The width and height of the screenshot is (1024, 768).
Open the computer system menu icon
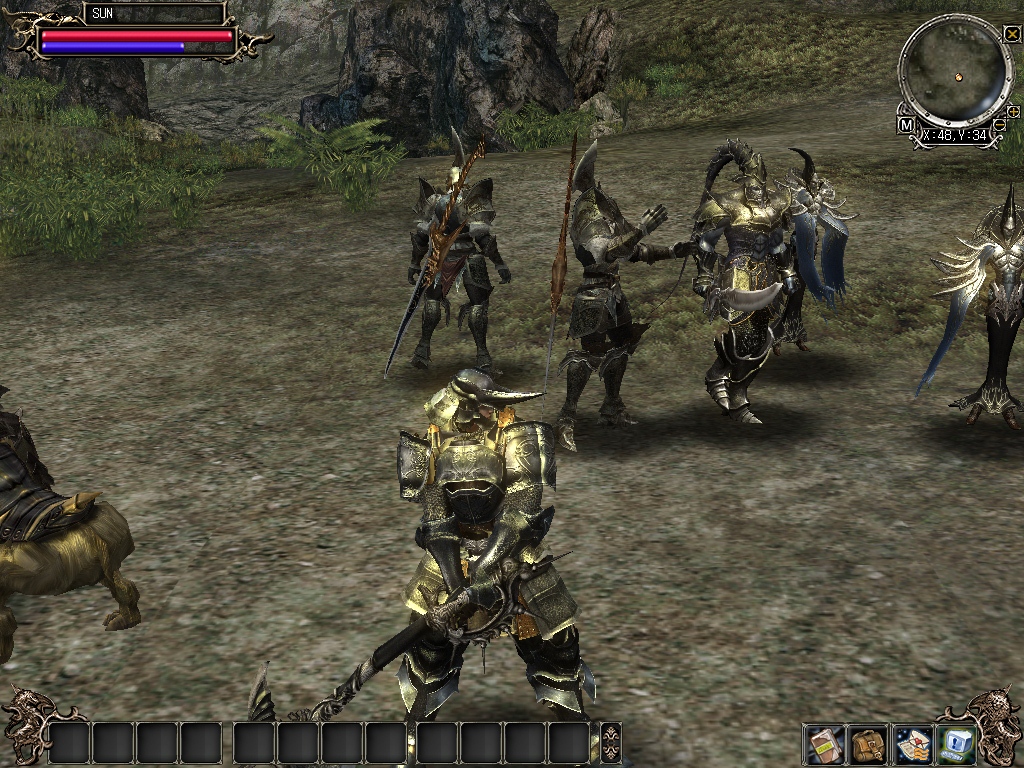coord(957,743)
